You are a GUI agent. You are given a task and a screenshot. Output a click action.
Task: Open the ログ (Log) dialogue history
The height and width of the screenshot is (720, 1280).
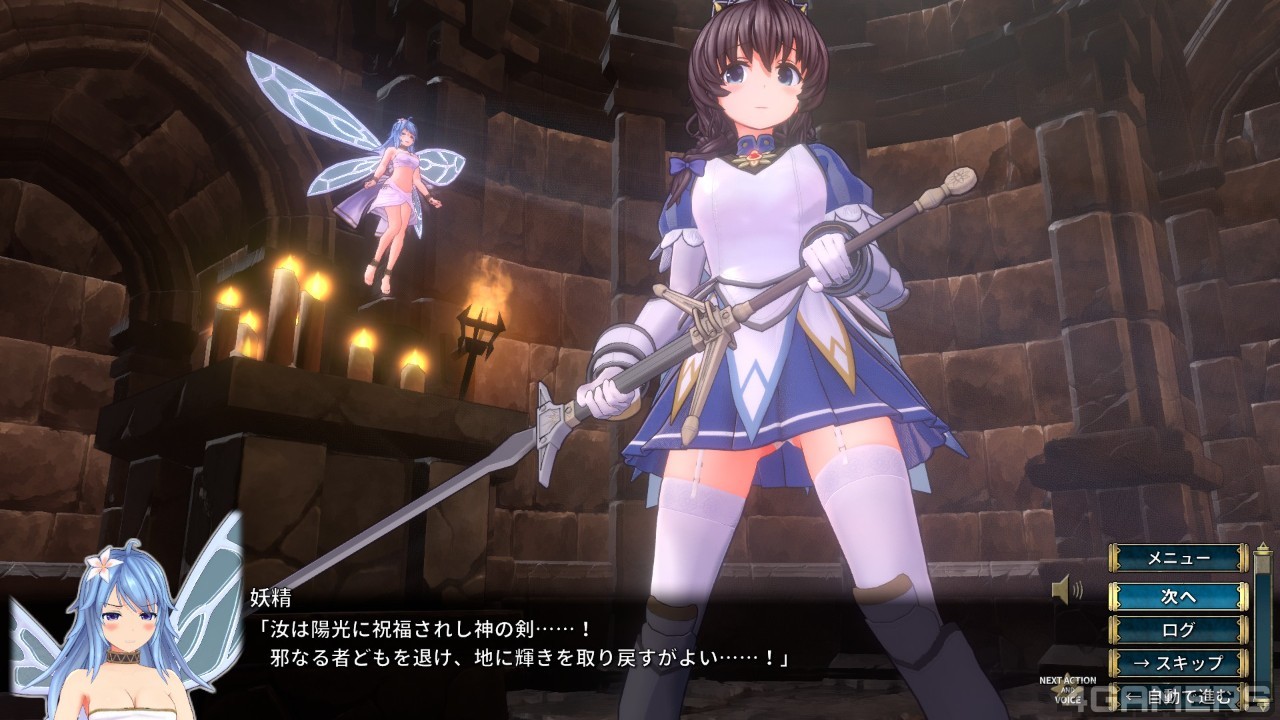coord(1179,629)
